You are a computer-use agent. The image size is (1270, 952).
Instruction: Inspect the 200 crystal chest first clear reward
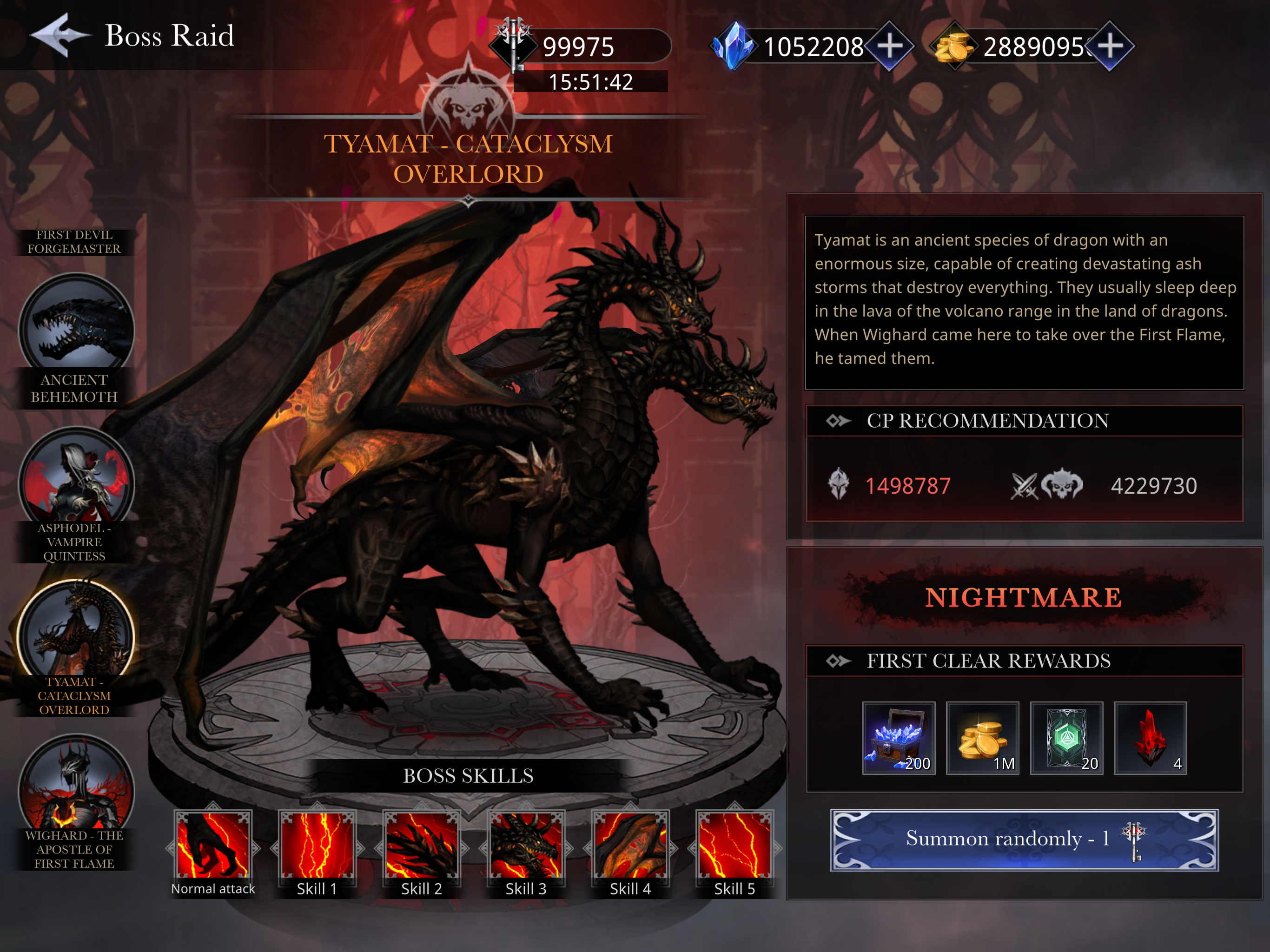899,738
